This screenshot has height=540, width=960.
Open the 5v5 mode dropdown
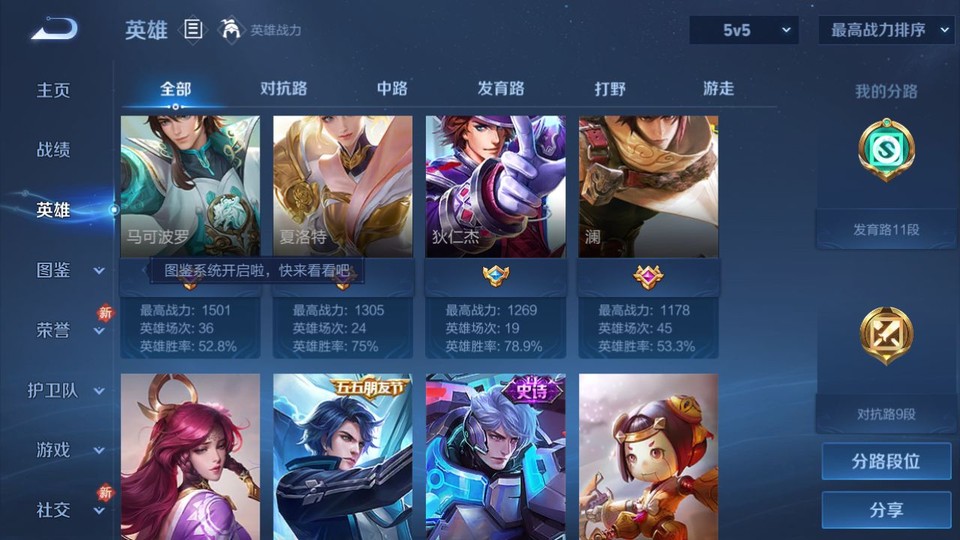pyautogui.click(x=744, y=30)
